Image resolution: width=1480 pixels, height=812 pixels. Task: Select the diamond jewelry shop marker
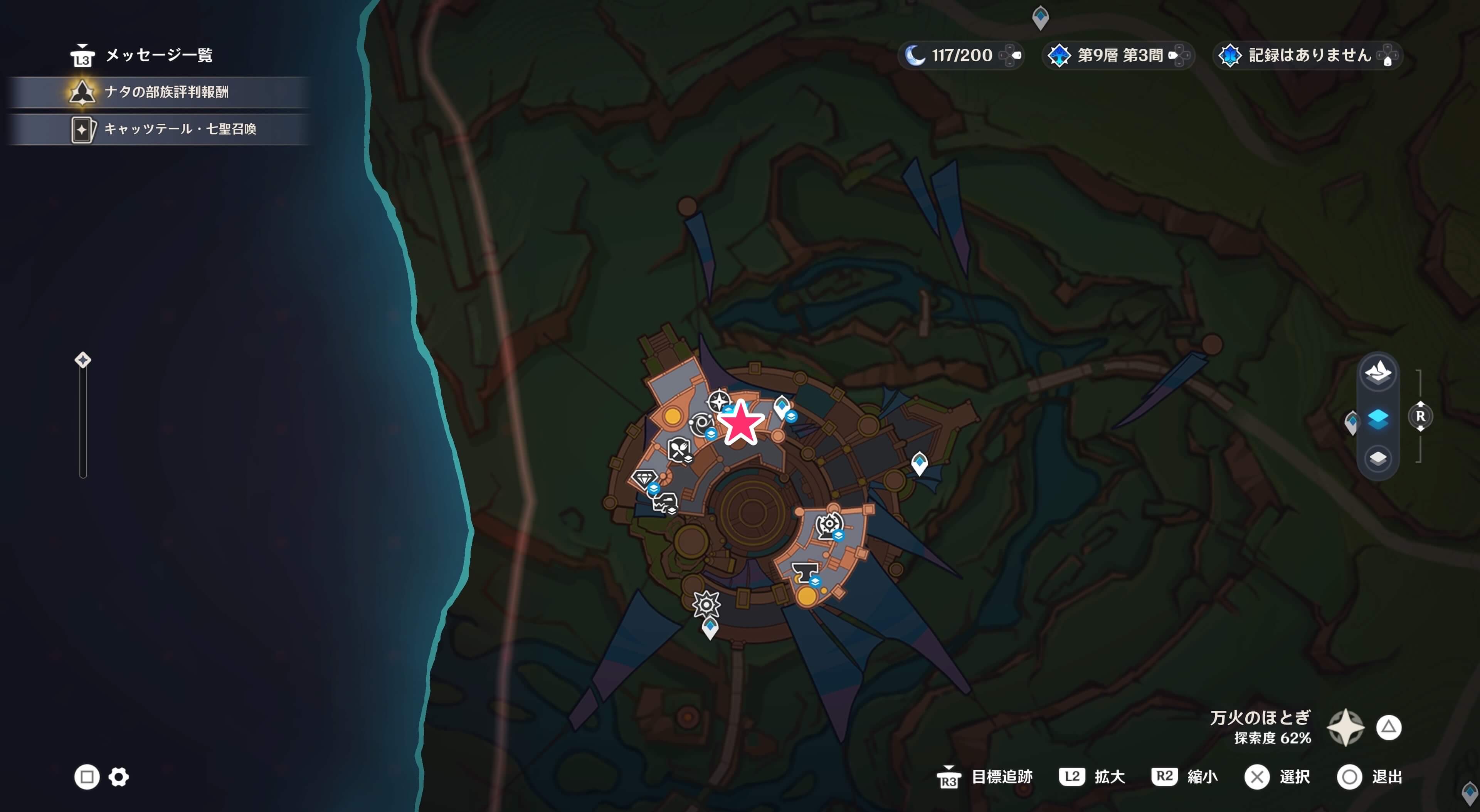(x=644, y=478)
